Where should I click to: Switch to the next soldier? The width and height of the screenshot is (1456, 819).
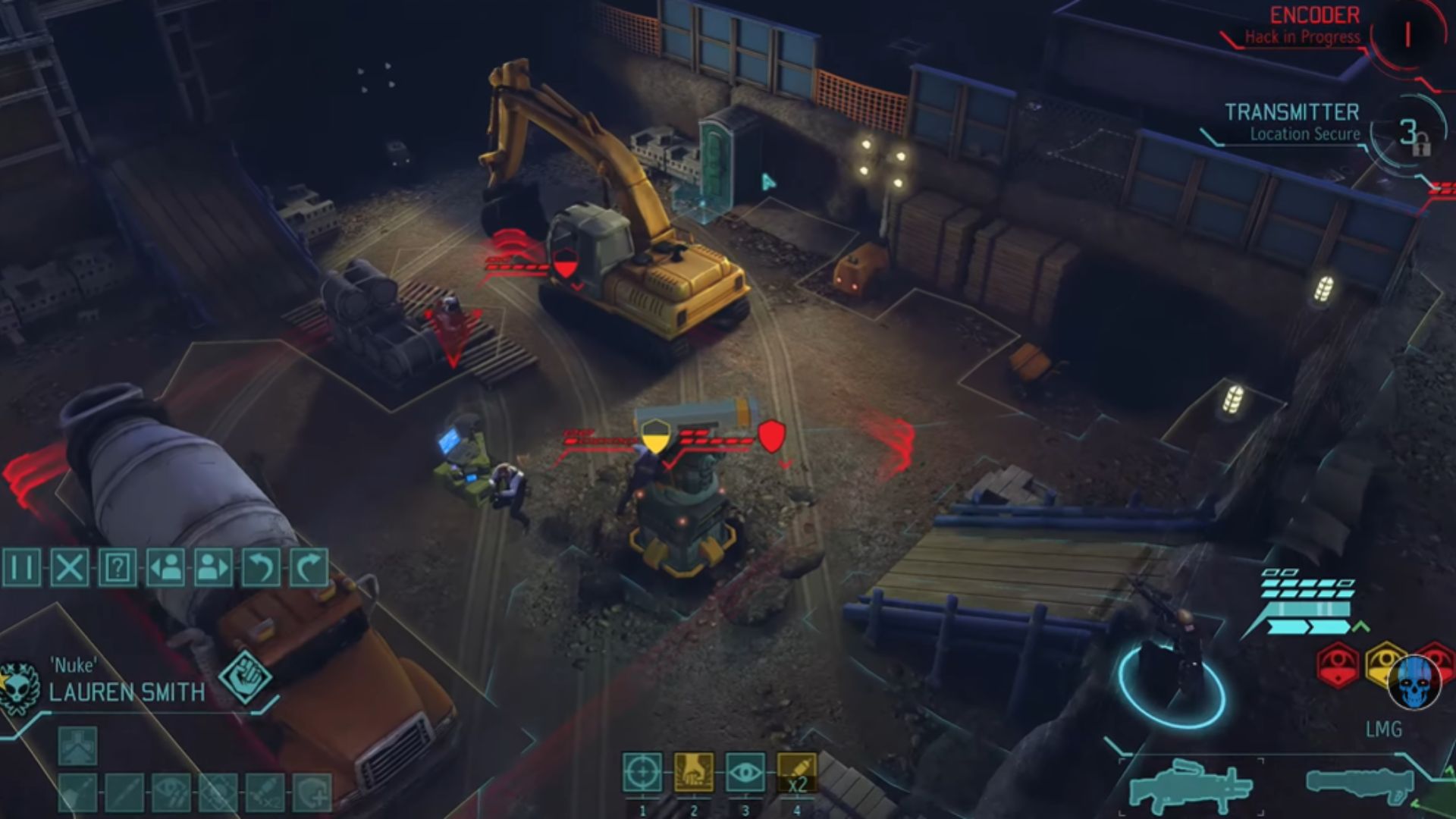(213, 567)
